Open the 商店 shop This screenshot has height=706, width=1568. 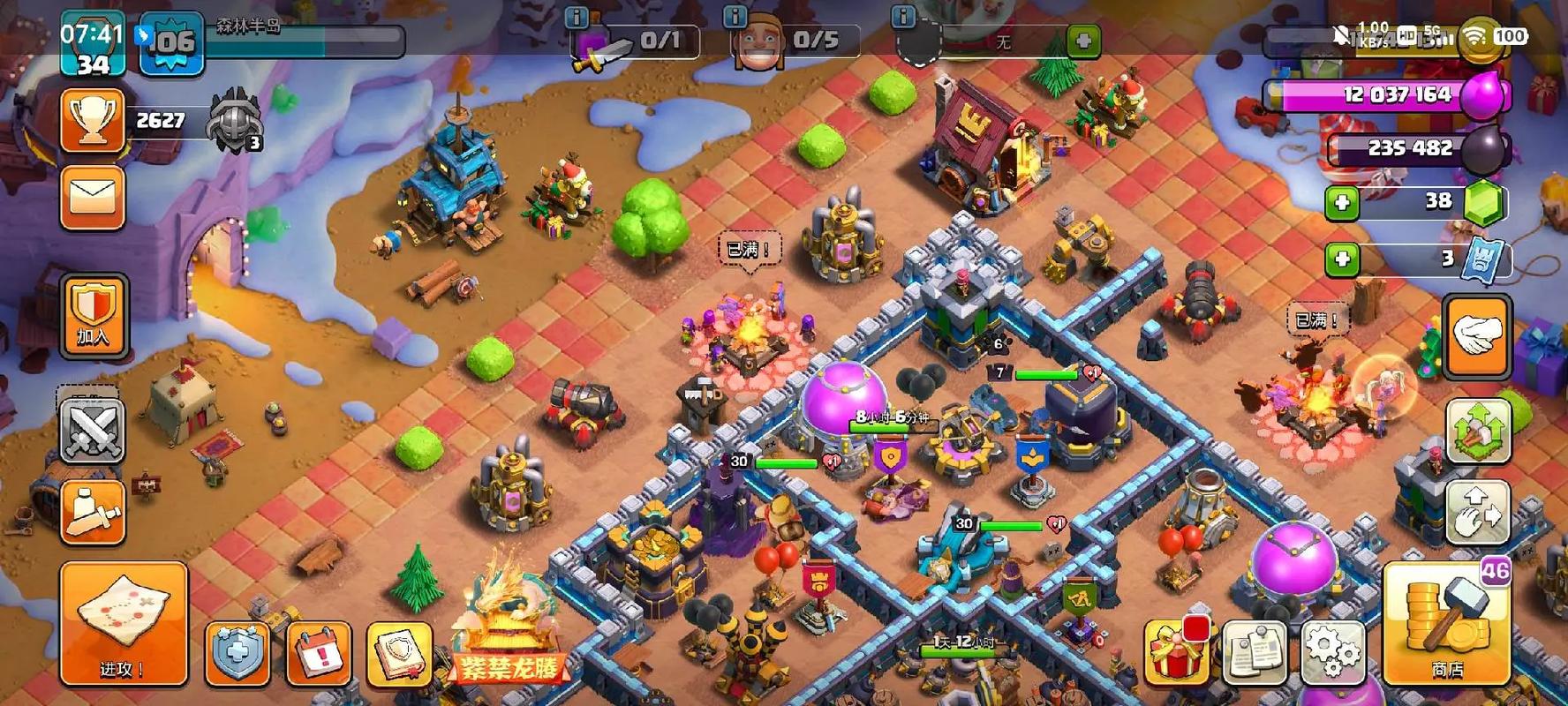[x=1446, y=623]
